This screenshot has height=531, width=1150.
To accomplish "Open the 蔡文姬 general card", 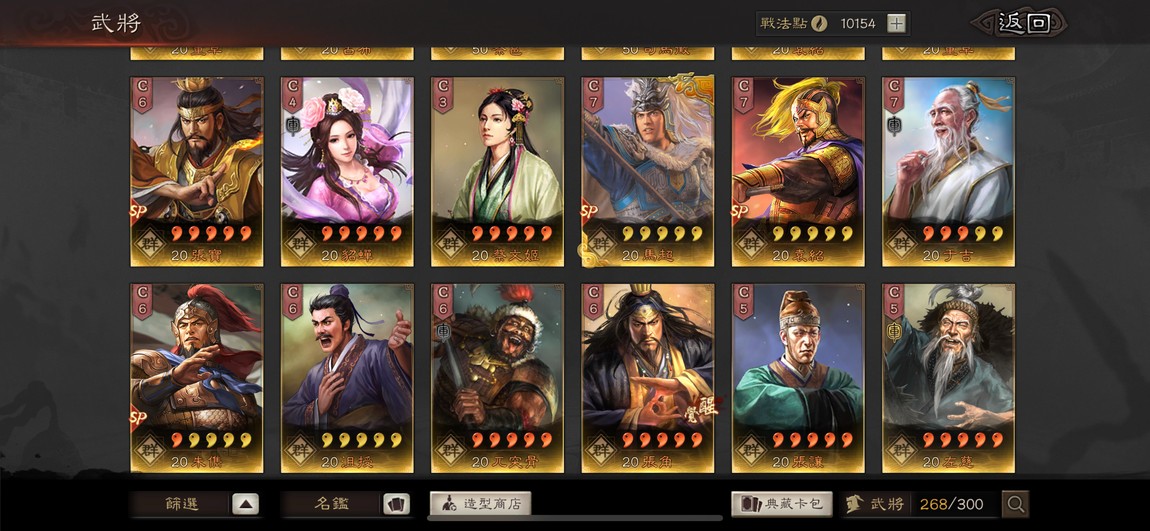I will pos(497,171).
